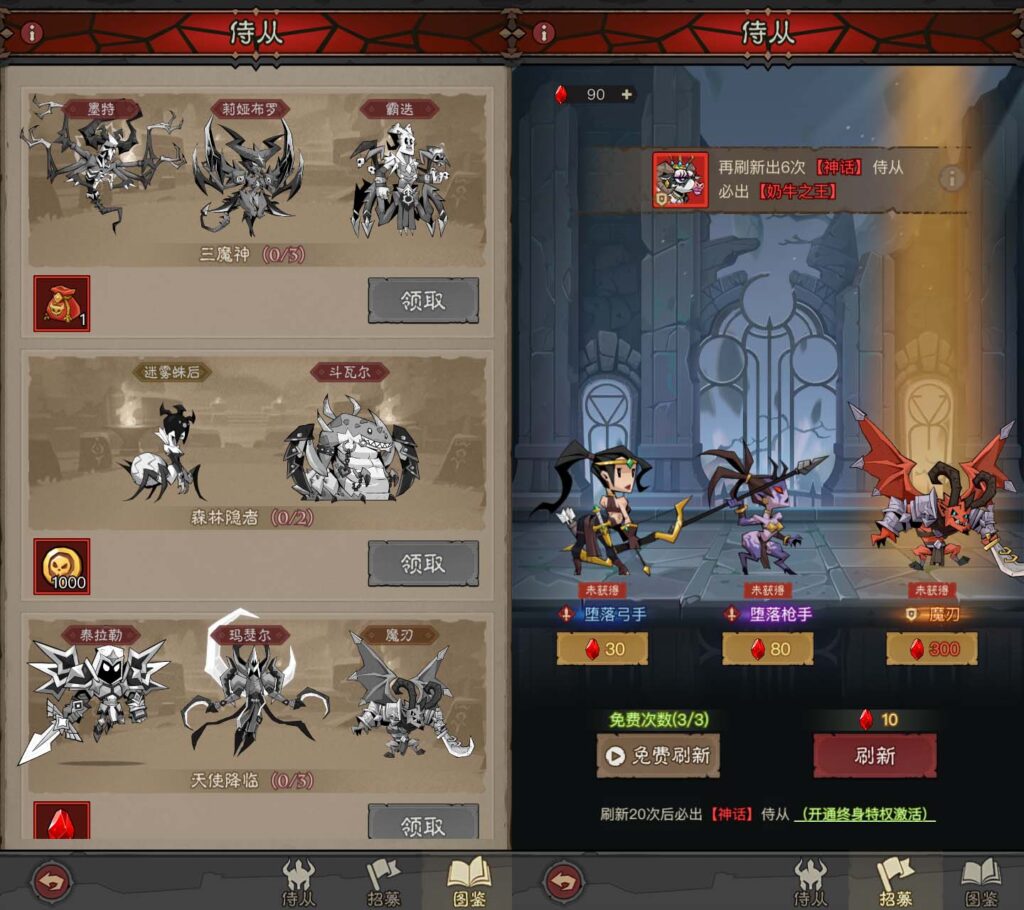Inspect the red pouch reward icon
Screen dimensions: 1024x910
[62, 304]
